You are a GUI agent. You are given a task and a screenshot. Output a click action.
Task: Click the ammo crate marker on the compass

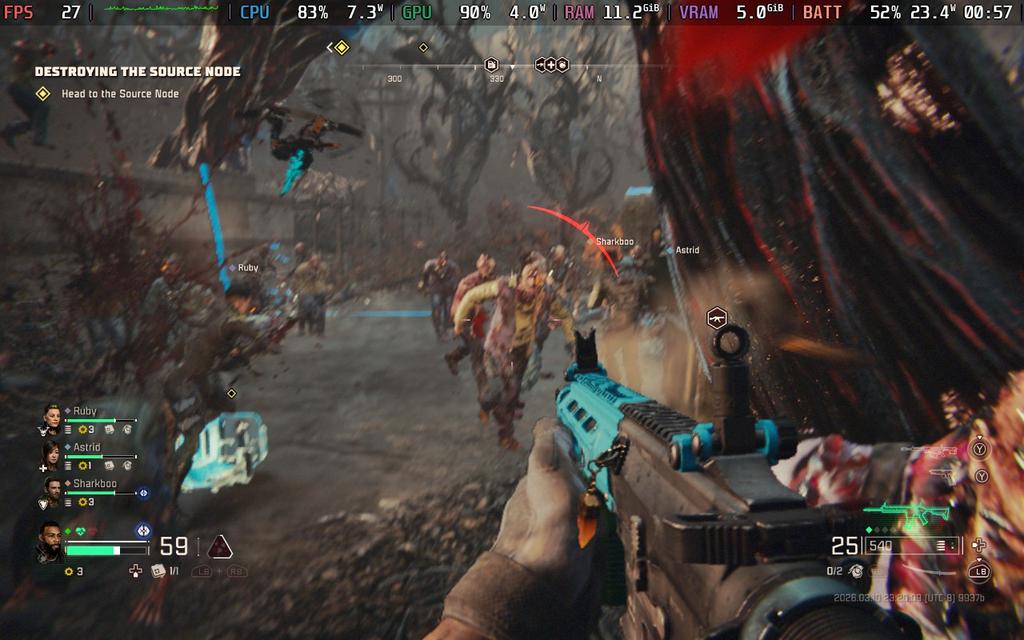point(492,65)
